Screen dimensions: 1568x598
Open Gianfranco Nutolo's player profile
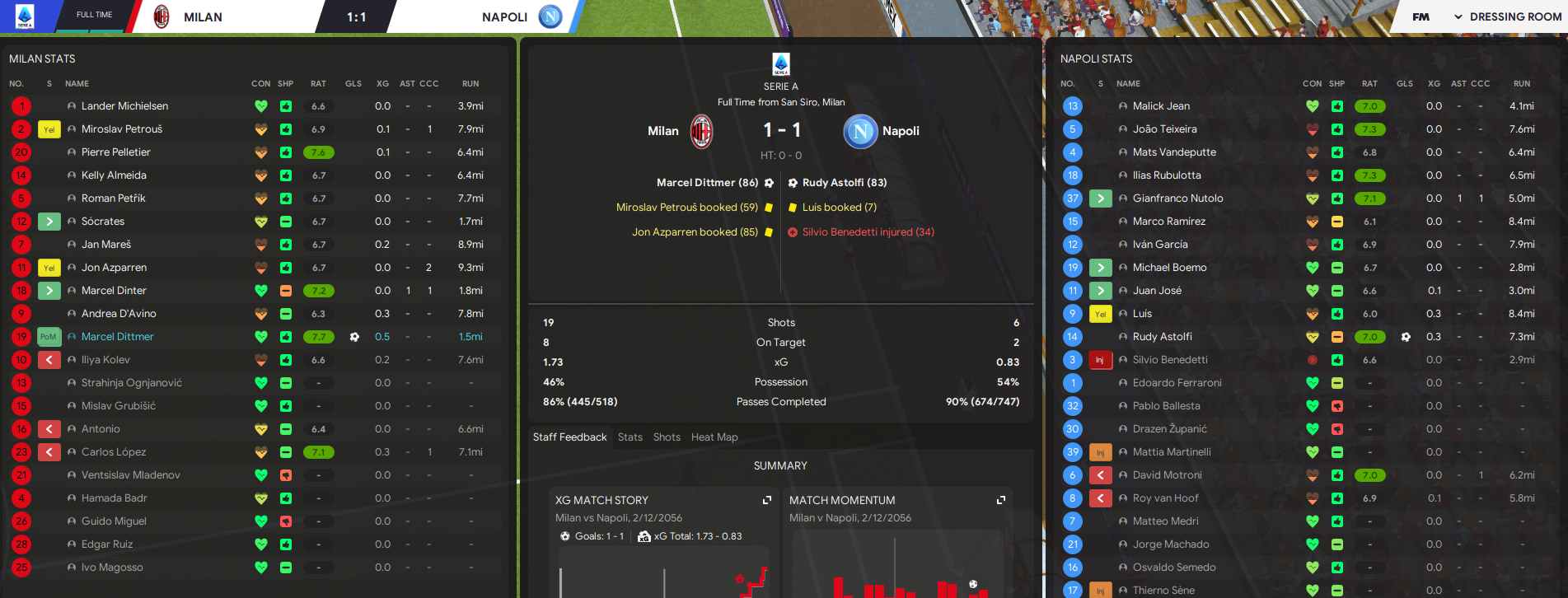(x=1177, y=199)
